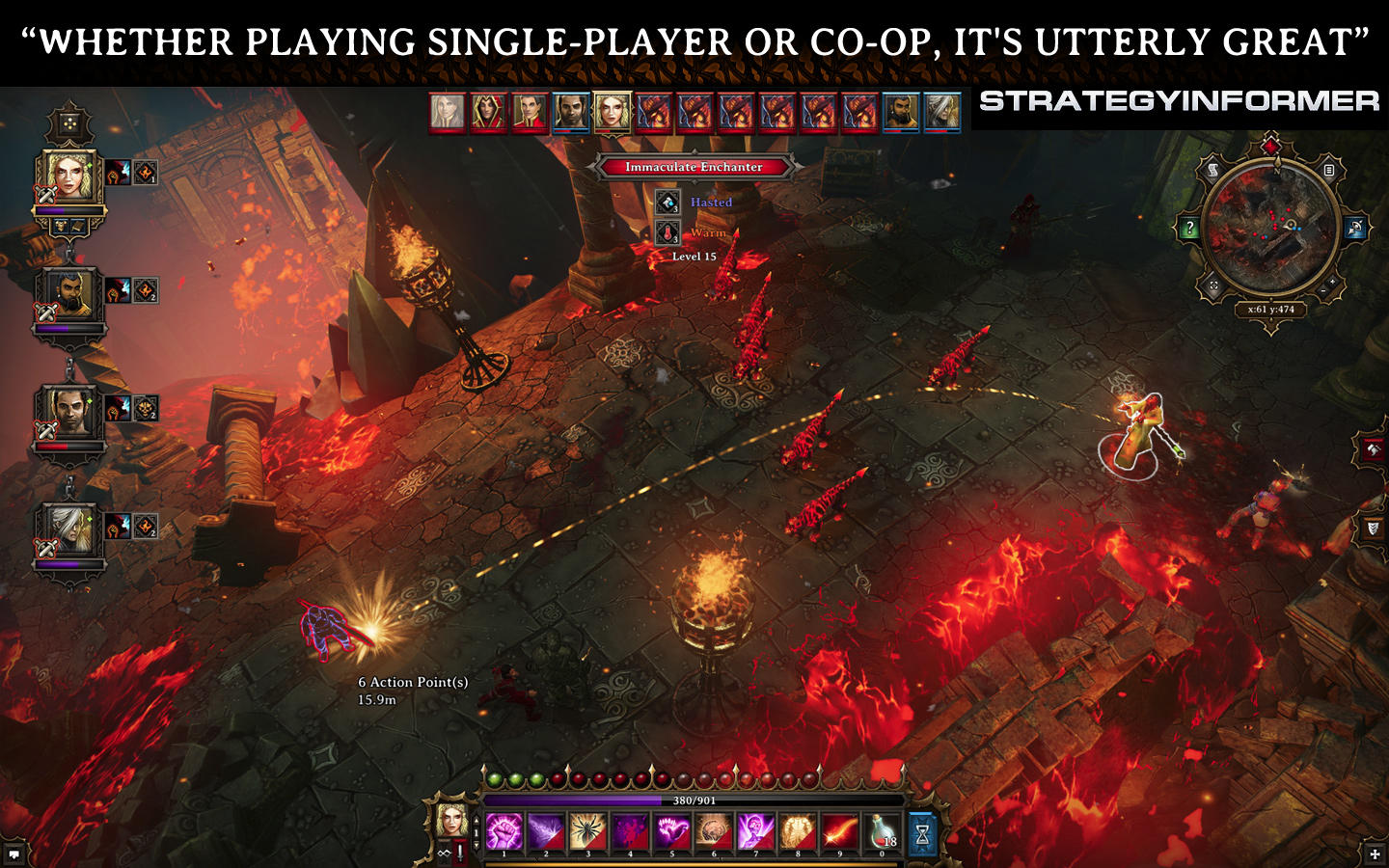Select the highlighted portrait in the turn order bar
This screenshot has width=1389, height=868.
pos(612,112)
